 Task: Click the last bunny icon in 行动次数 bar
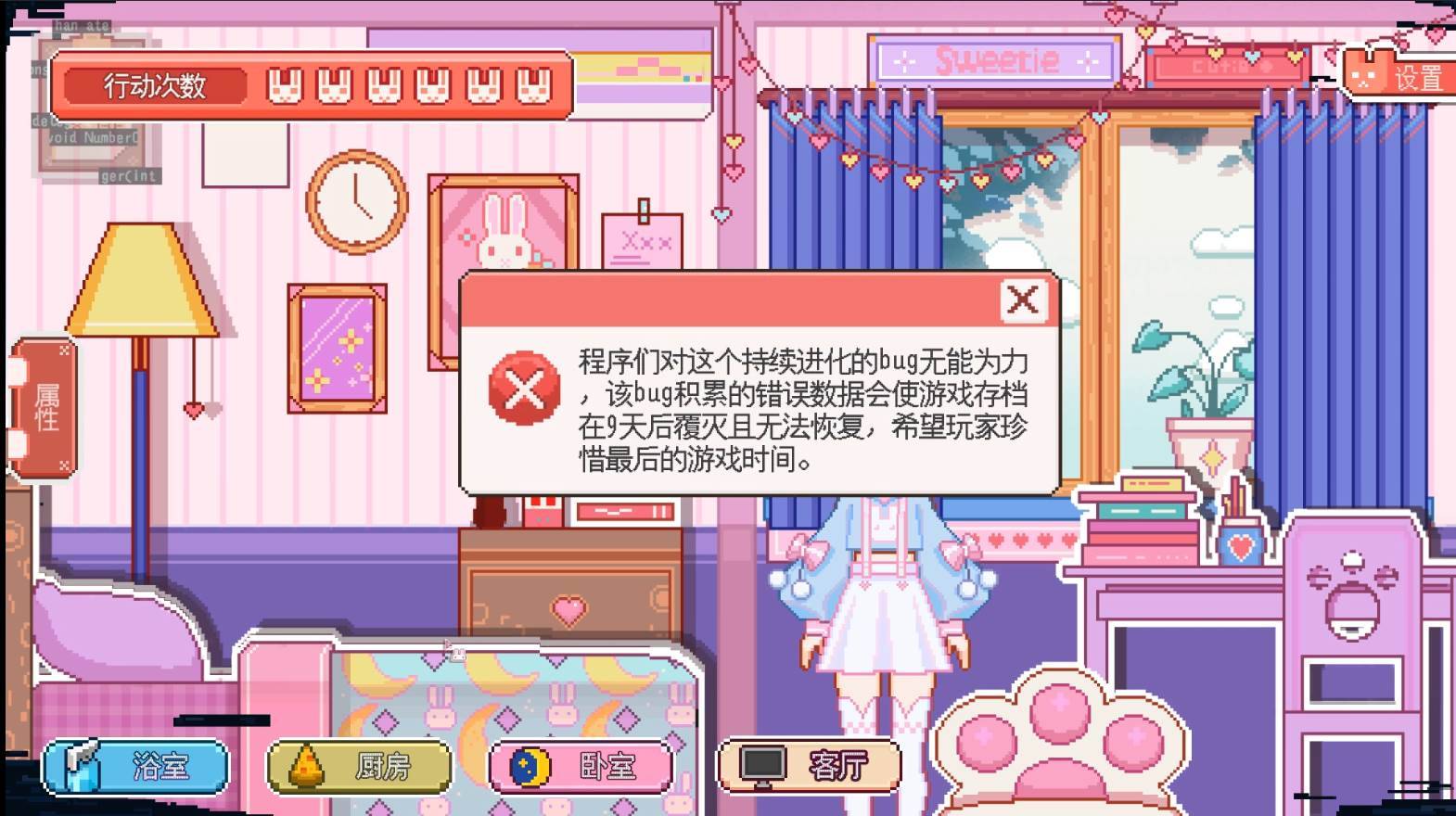click(x=531, y=86)
